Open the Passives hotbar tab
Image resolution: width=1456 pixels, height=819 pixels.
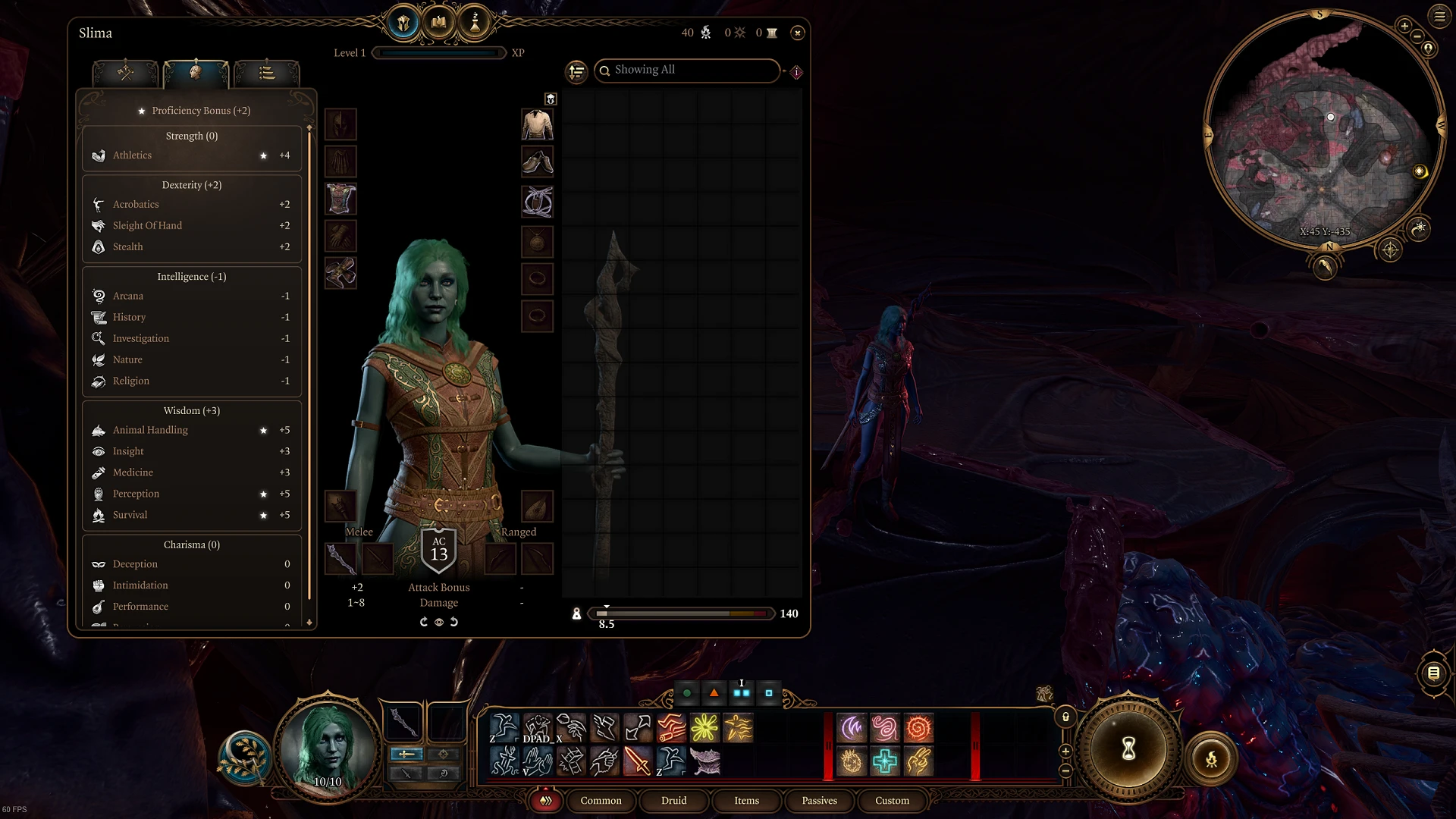coord(819,801)
